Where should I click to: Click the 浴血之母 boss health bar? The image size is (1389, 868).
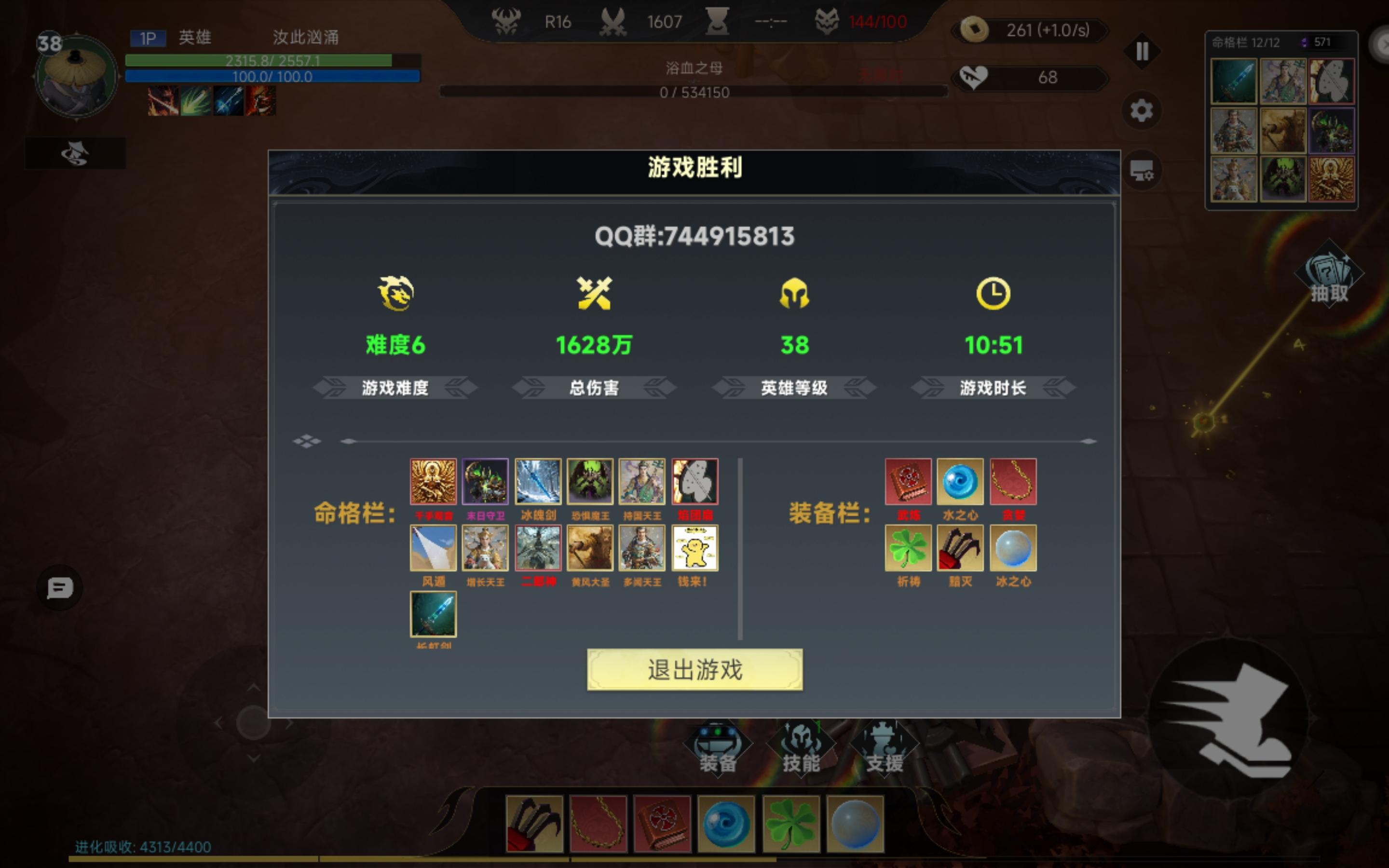coord(692,90)
